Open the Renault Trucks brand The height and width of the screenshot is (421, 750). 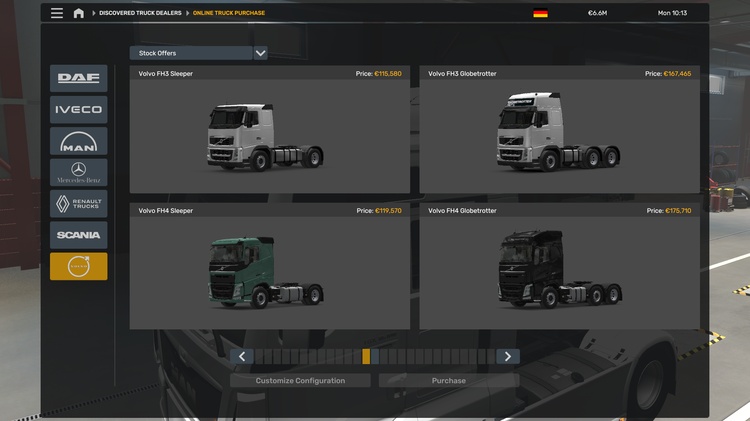point(78,204)
